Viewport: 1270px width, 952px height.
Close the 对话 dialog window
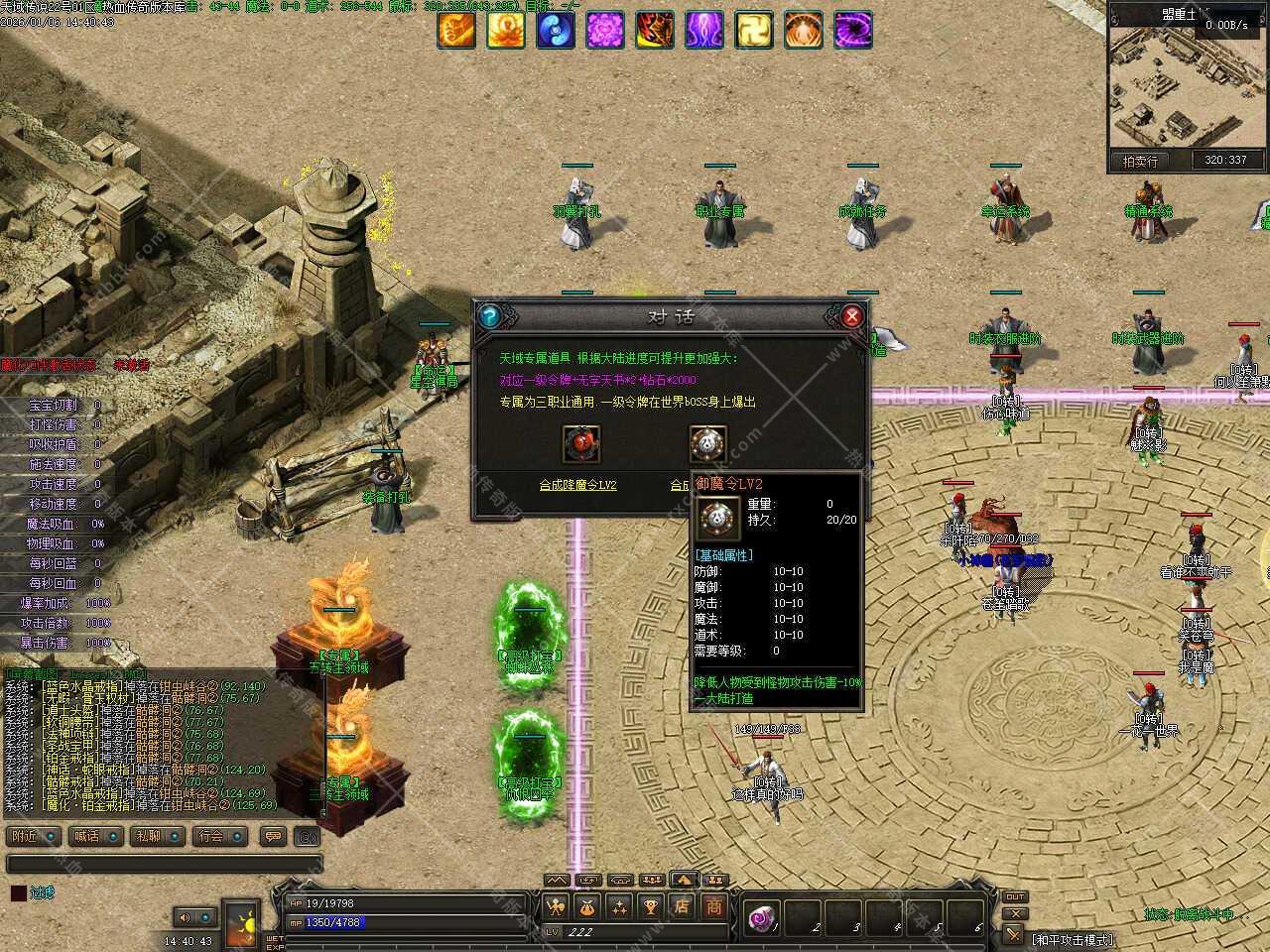tap(850, 316)
